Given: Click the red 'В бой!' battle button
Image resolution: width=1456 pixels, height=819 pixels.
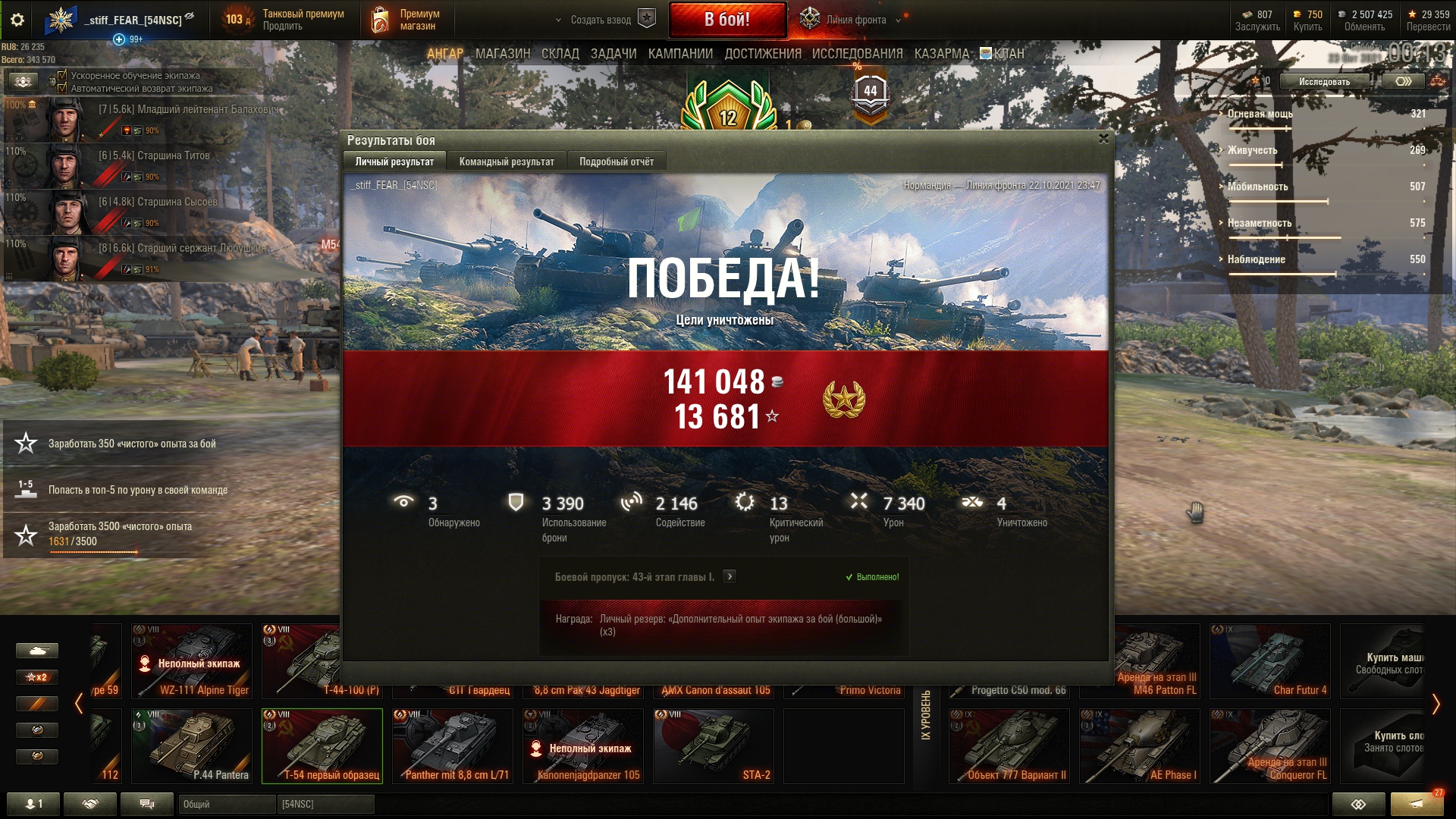Looking at the screenshot, I should point(727,20).
